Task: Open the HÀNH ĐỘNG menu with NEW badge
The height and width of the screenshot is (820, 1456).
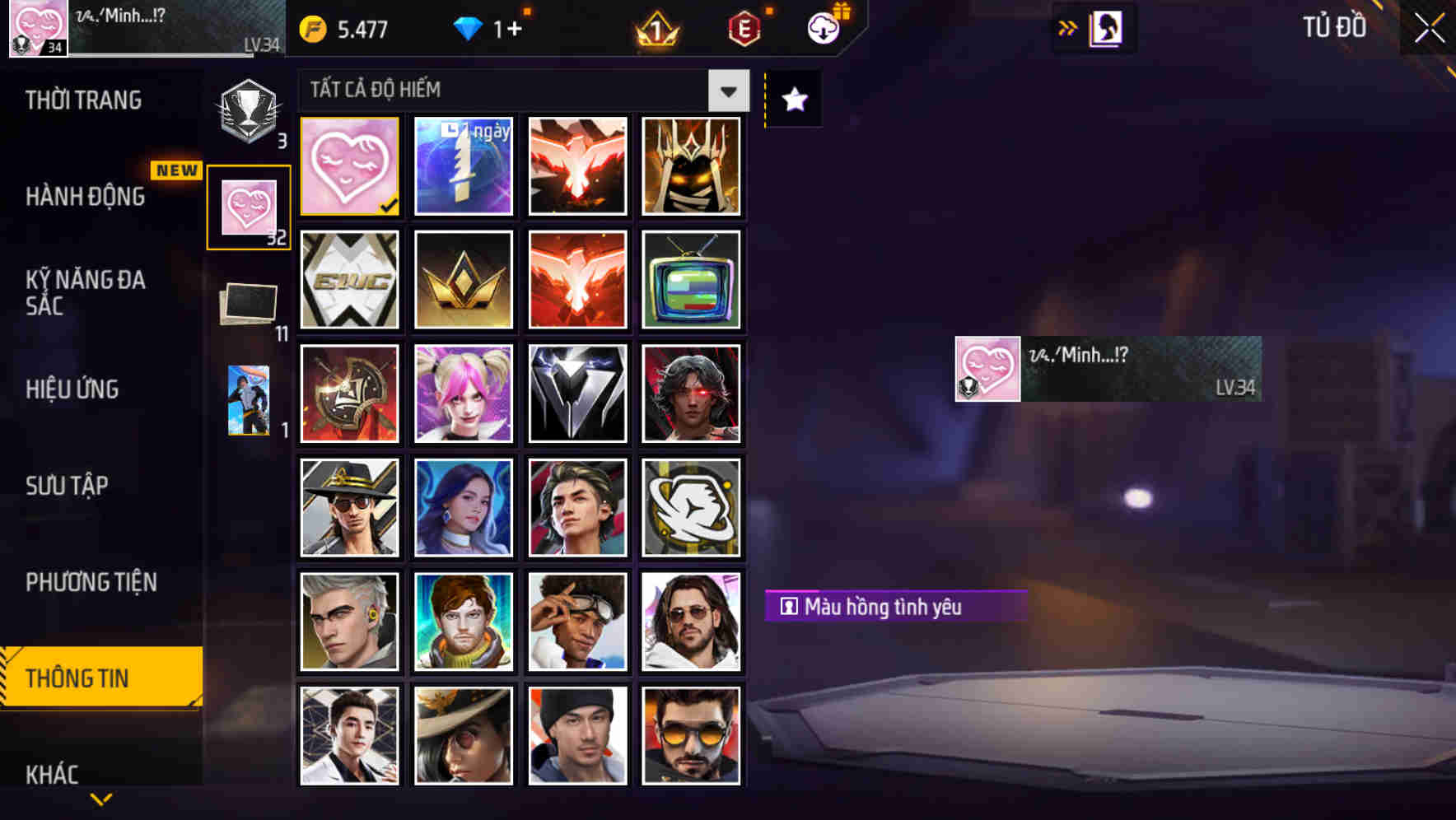Action: [85, 197]
